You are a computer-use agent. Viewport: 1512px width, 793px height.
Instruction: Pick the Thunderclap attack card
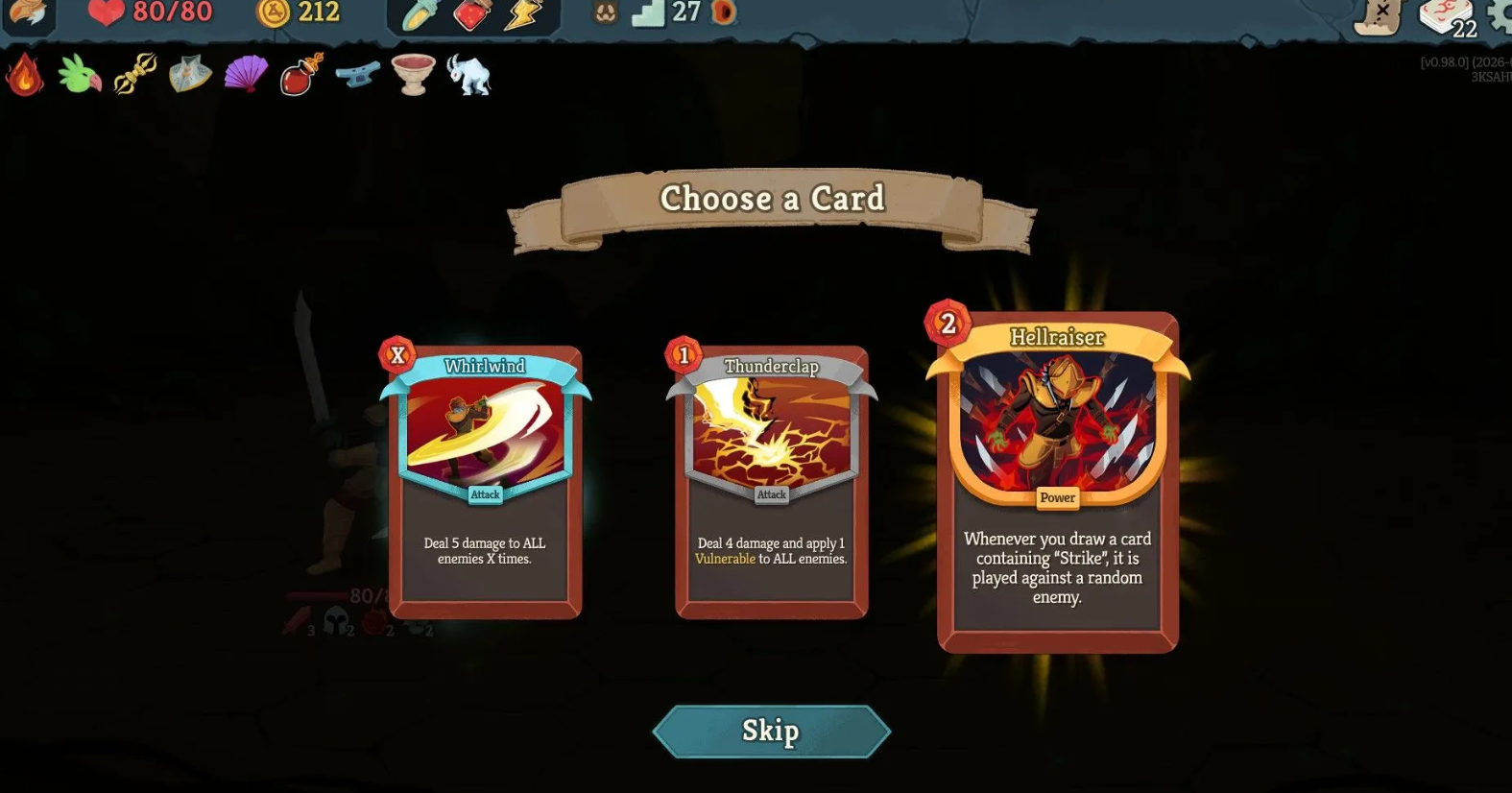tap(771, 482)
